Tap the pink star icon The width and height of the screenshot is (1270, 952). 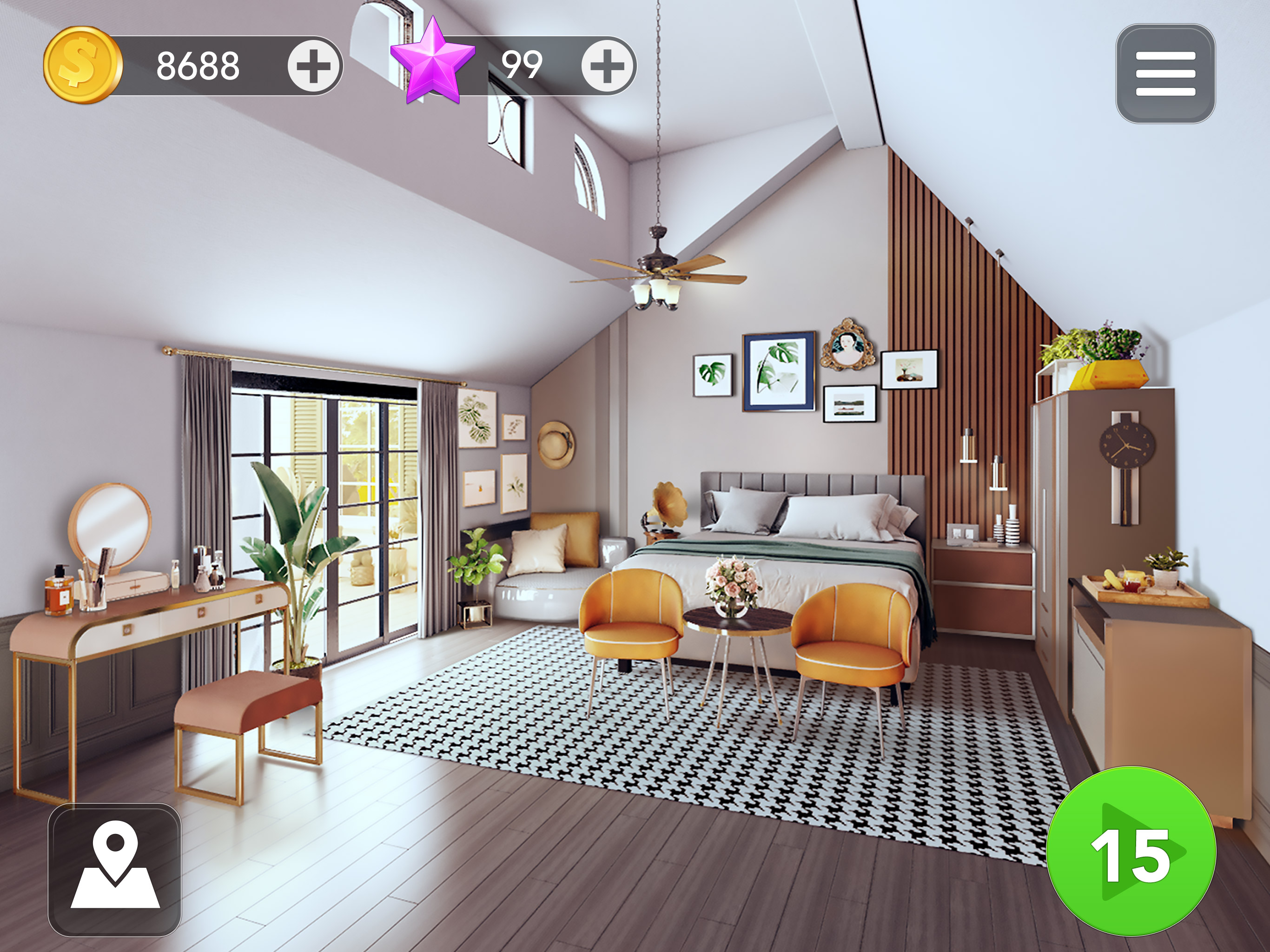click(432, 62)
